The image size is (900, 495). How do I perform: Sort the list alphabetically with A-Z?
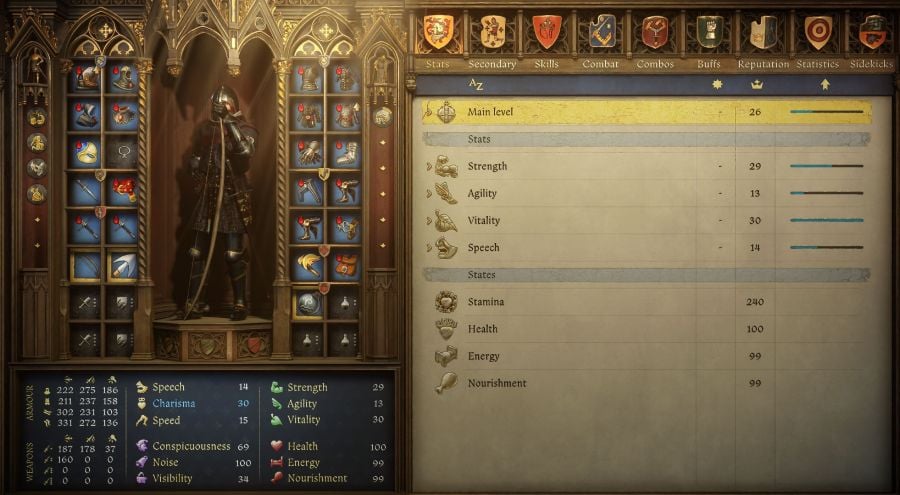[x=476, y=85]
